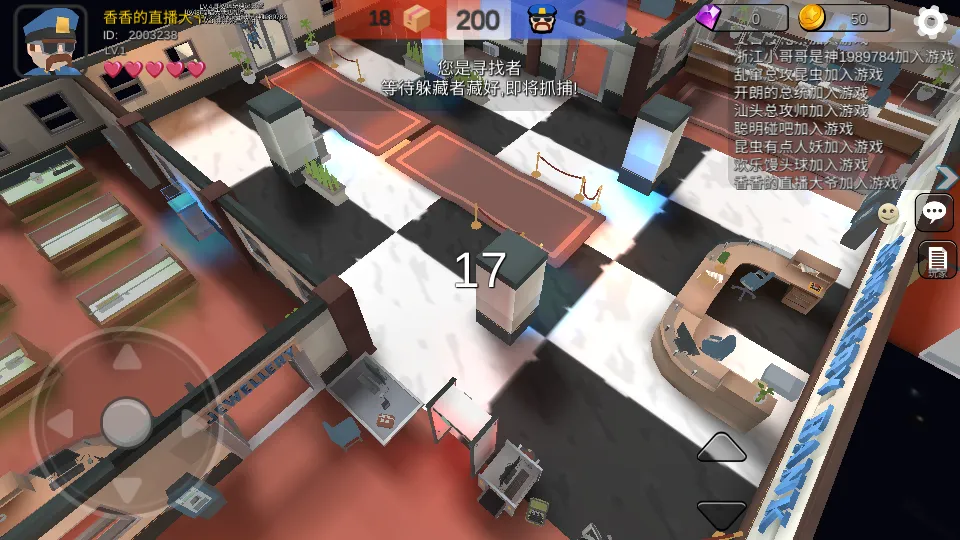
Task: Tap the upward triangle button
Action: pyautogui.click(x=721, y=448)
